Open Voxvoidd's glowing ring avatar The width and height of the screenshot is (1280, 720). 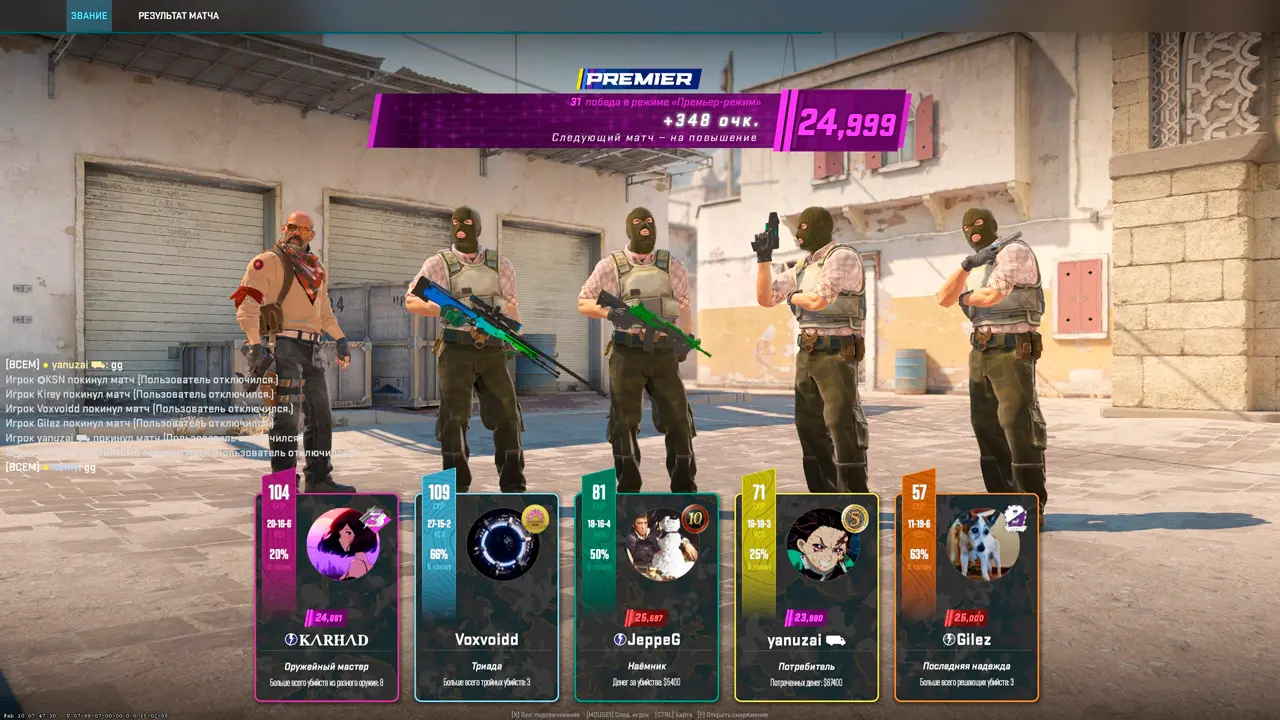coord(502,544)
